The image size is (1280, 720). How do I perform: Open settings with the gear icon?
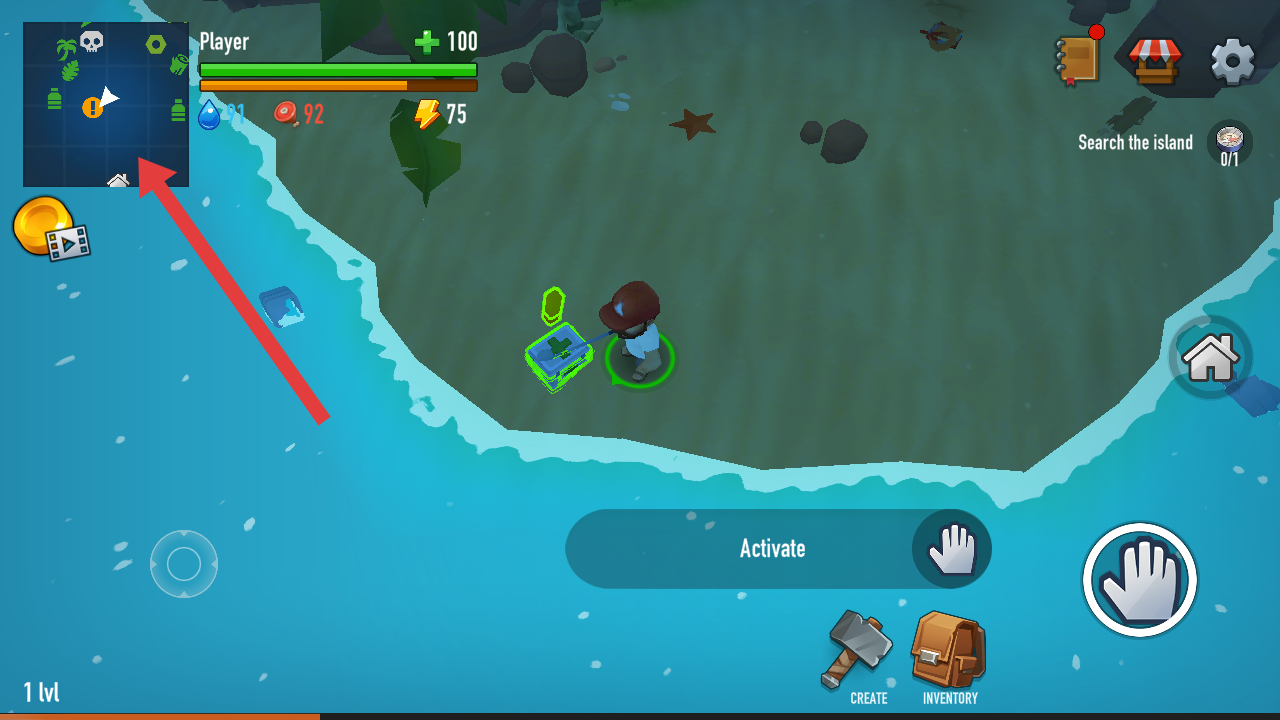pos(1232,61)
